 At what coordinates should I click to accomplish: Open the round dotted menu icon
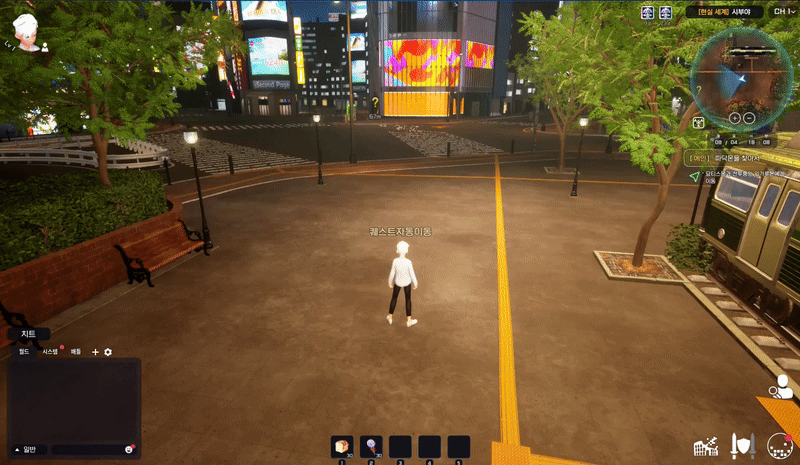pos(778,444)
